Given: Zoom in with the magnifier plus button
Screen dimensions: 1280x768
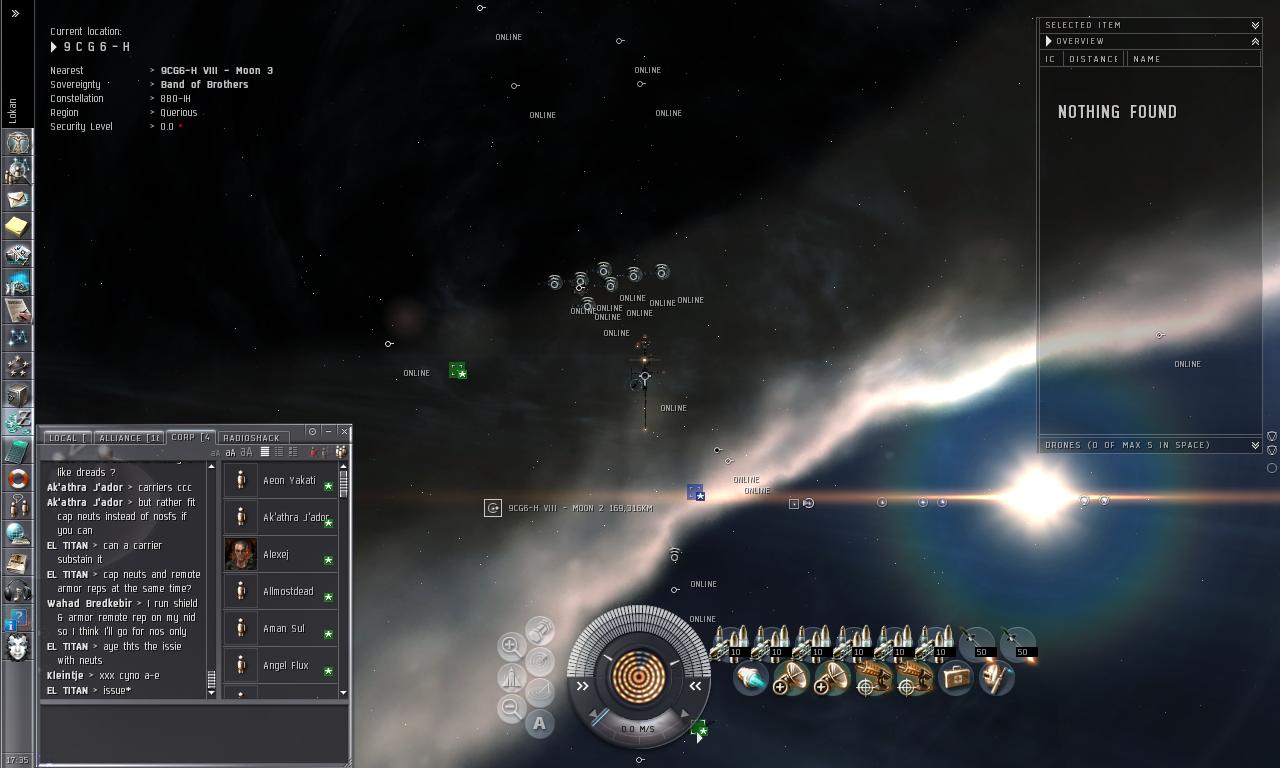Looking at the screenshot, I should point(511,646).
